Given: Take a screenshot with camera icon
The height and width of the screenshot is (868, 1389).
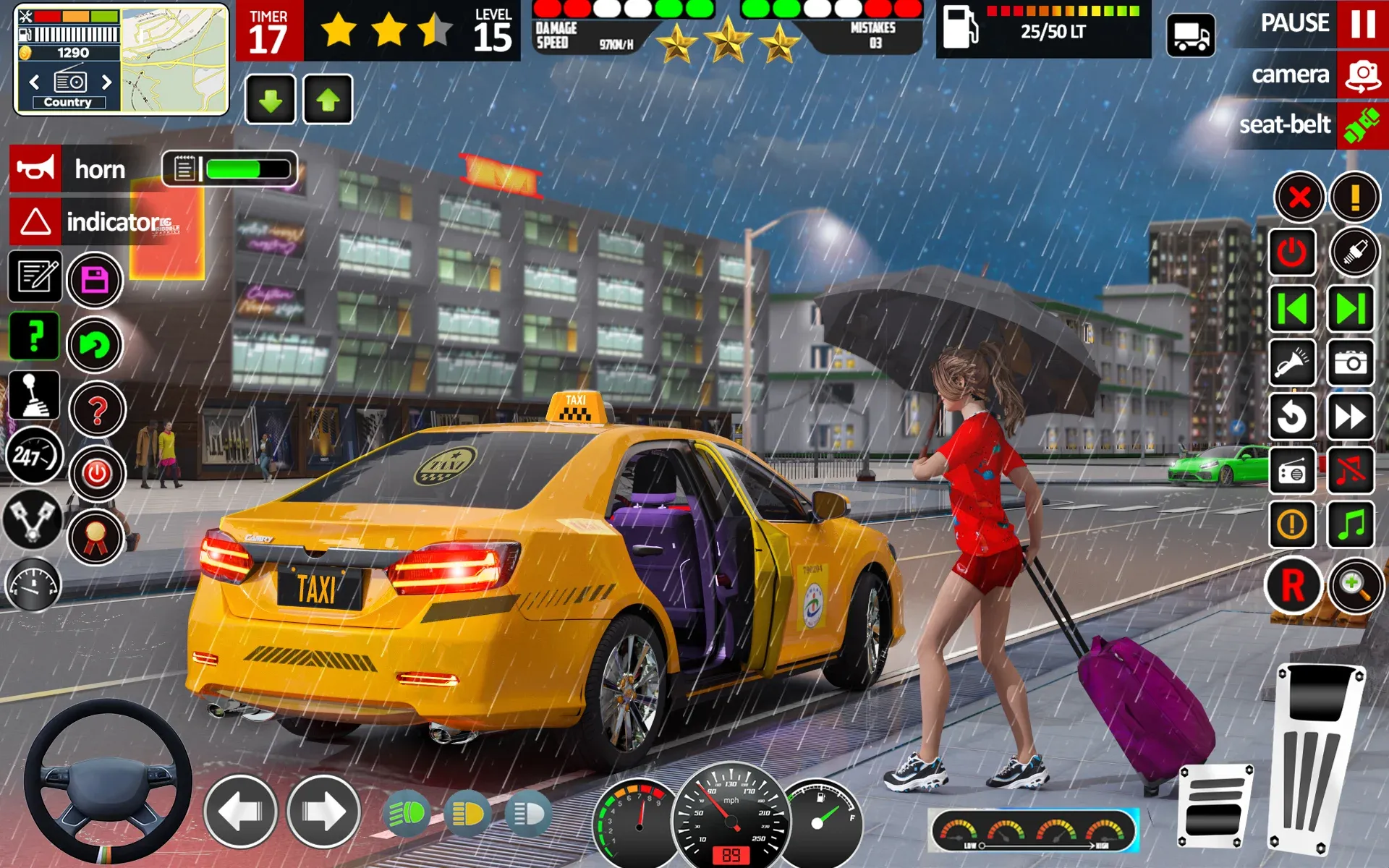Looking at the screenshot, I should (1350, 362).
